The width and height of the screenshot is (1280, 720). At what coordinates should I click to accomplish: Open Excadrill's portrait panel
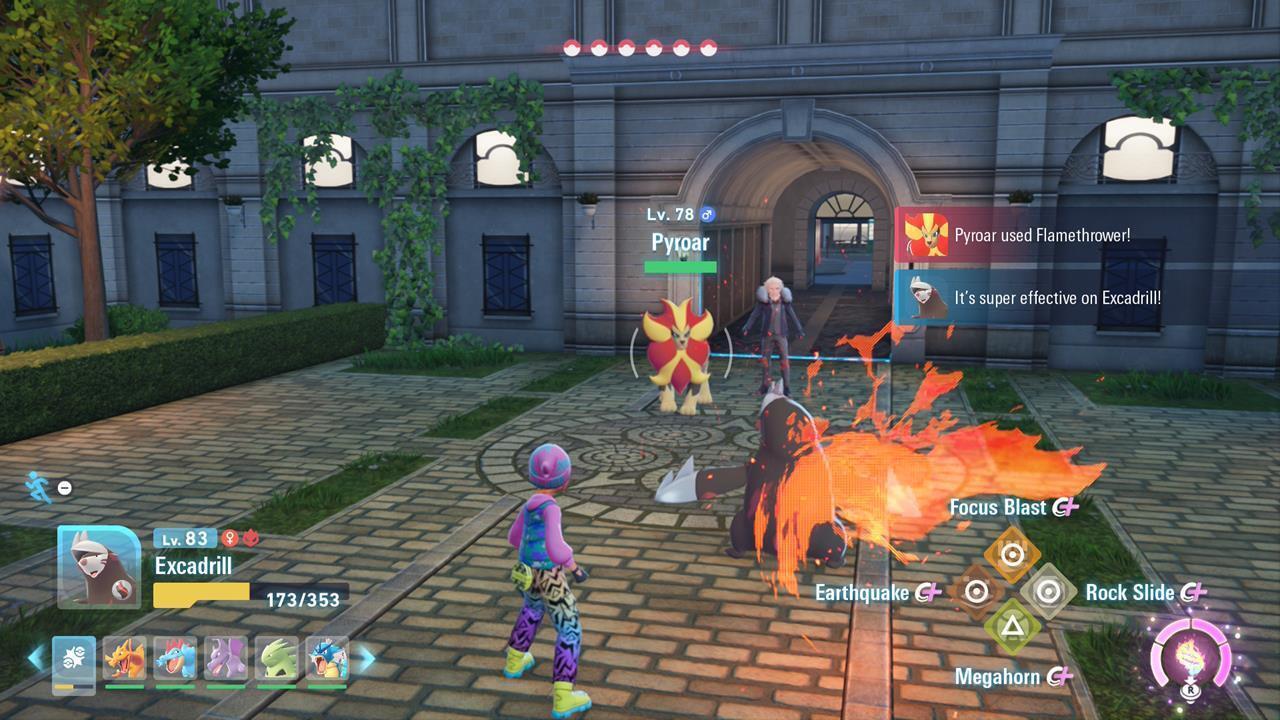(98, 566)
